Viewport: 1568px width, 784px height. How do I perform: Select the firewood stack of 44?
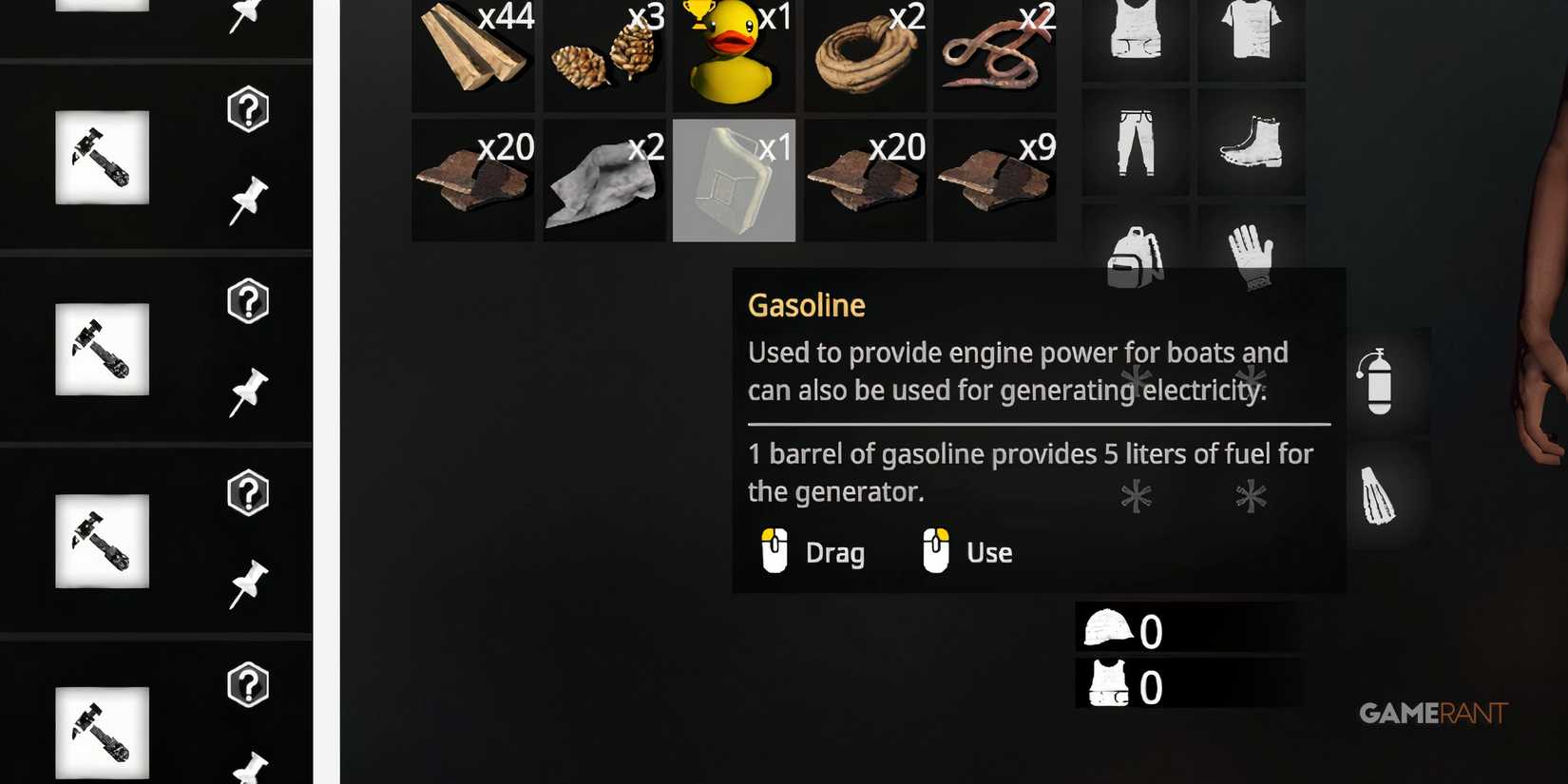click(472, 52)
